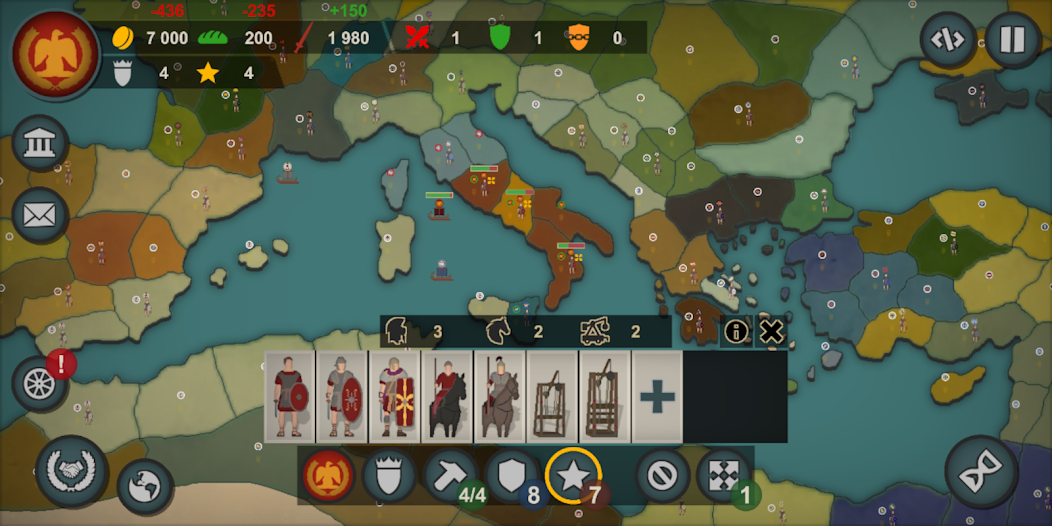
Task: Close the army unit panel
Action: coord(771,332)
